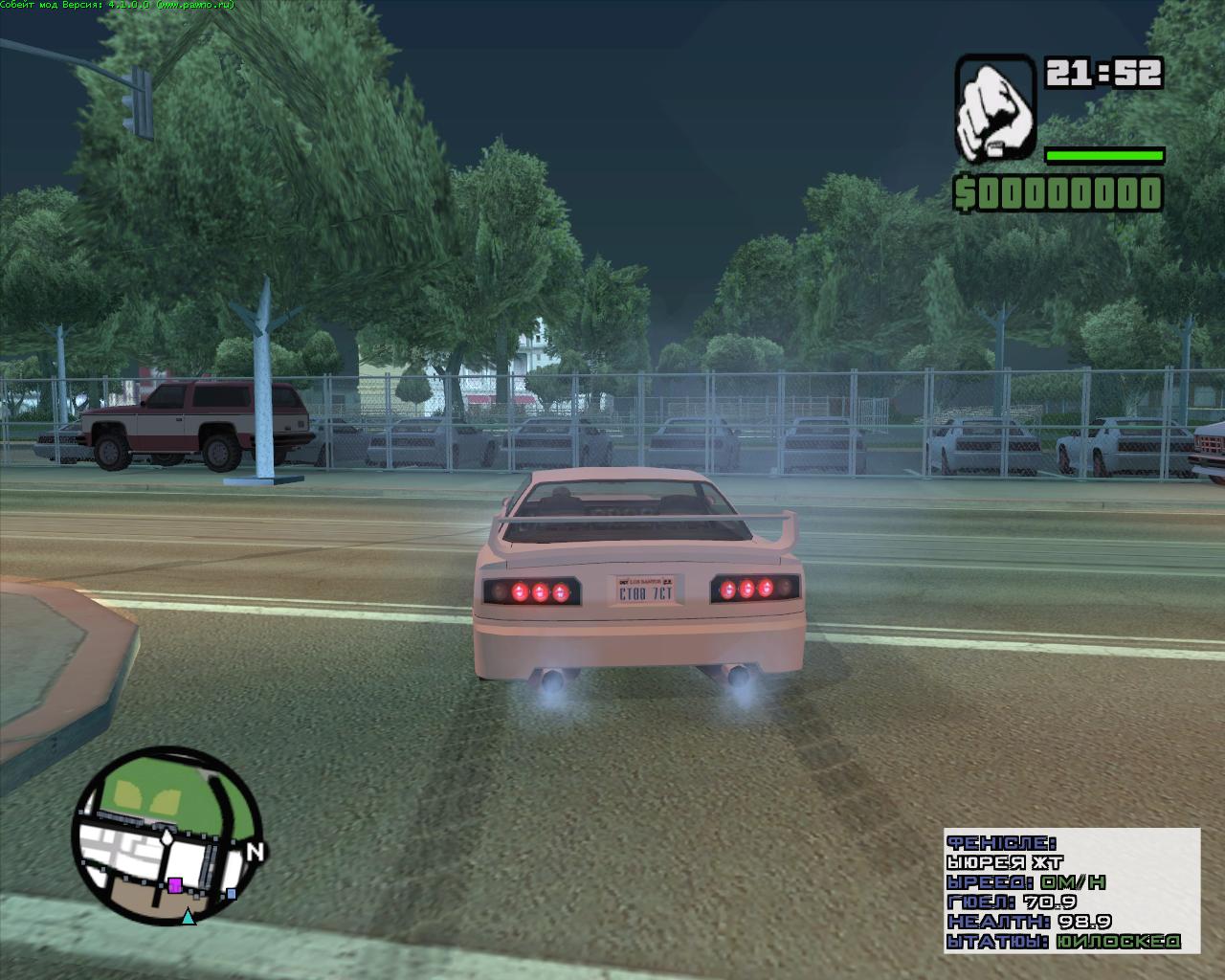Click the fist weapon icon
1225x980 pixels.
(995, 108)
